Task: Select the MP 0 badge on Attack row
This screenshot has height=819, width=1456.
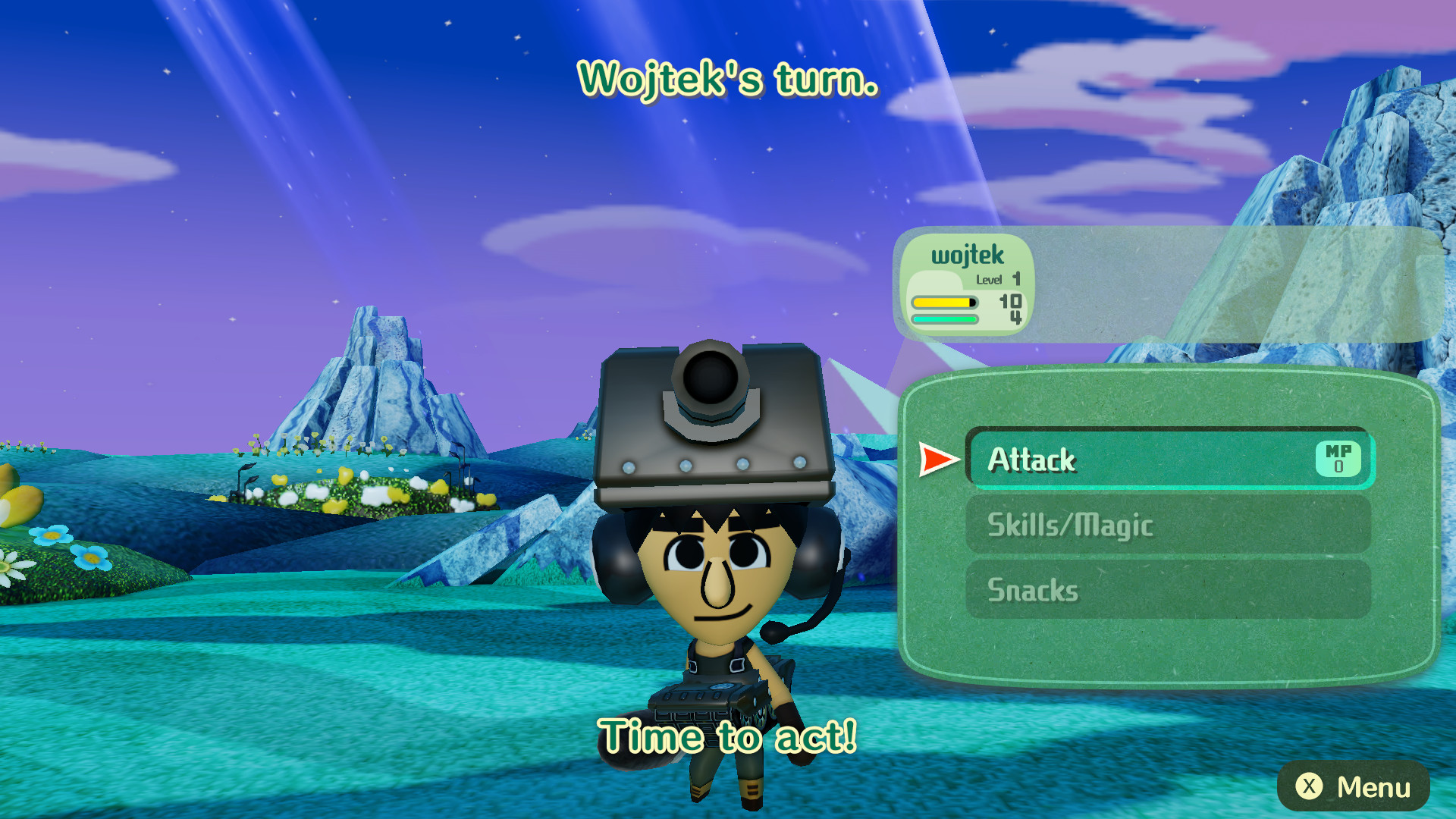Action: pyautogui.click(x=1341, y=460)
